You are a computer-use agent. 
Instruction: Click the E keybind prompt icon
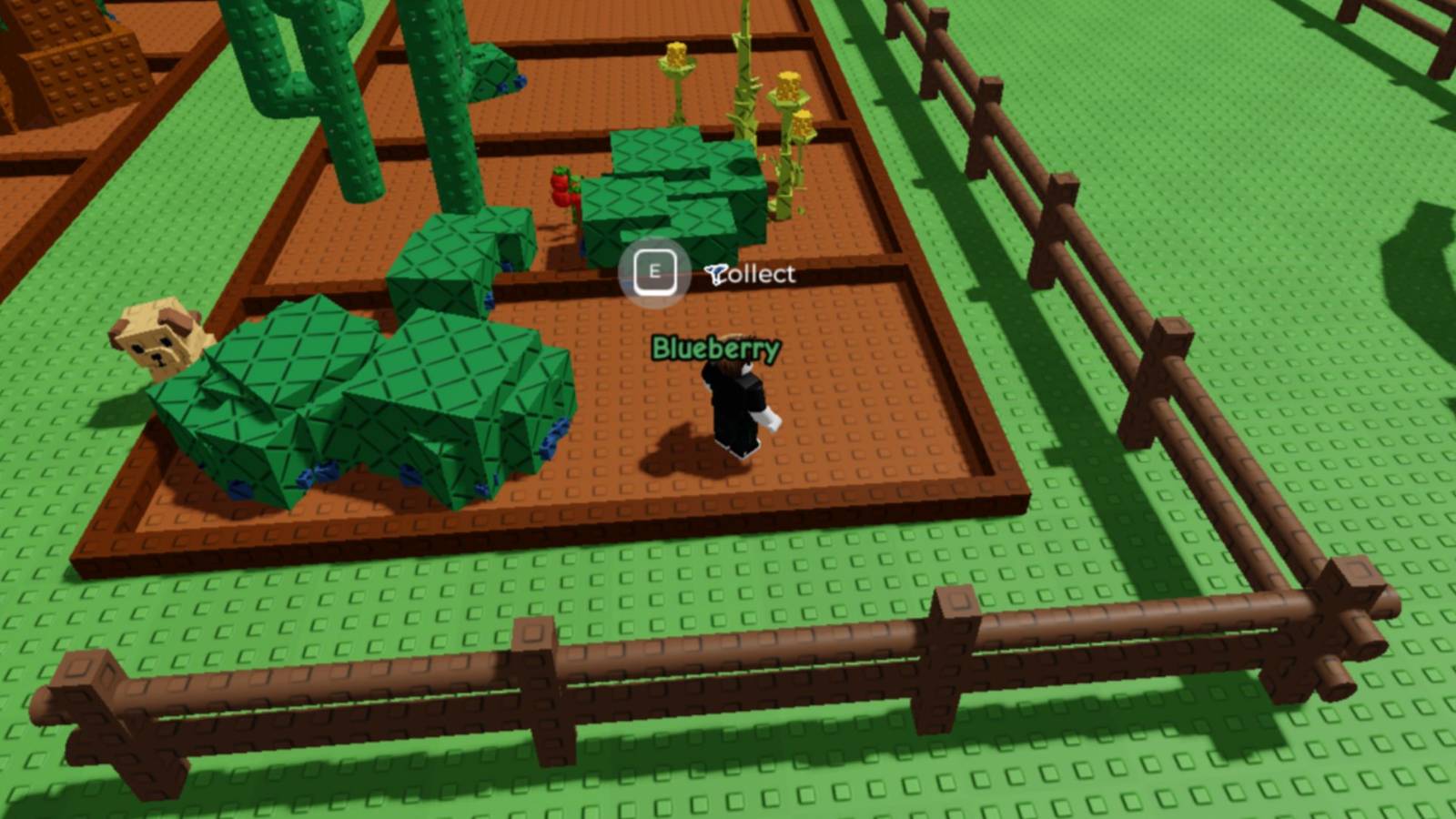point(652,268)
